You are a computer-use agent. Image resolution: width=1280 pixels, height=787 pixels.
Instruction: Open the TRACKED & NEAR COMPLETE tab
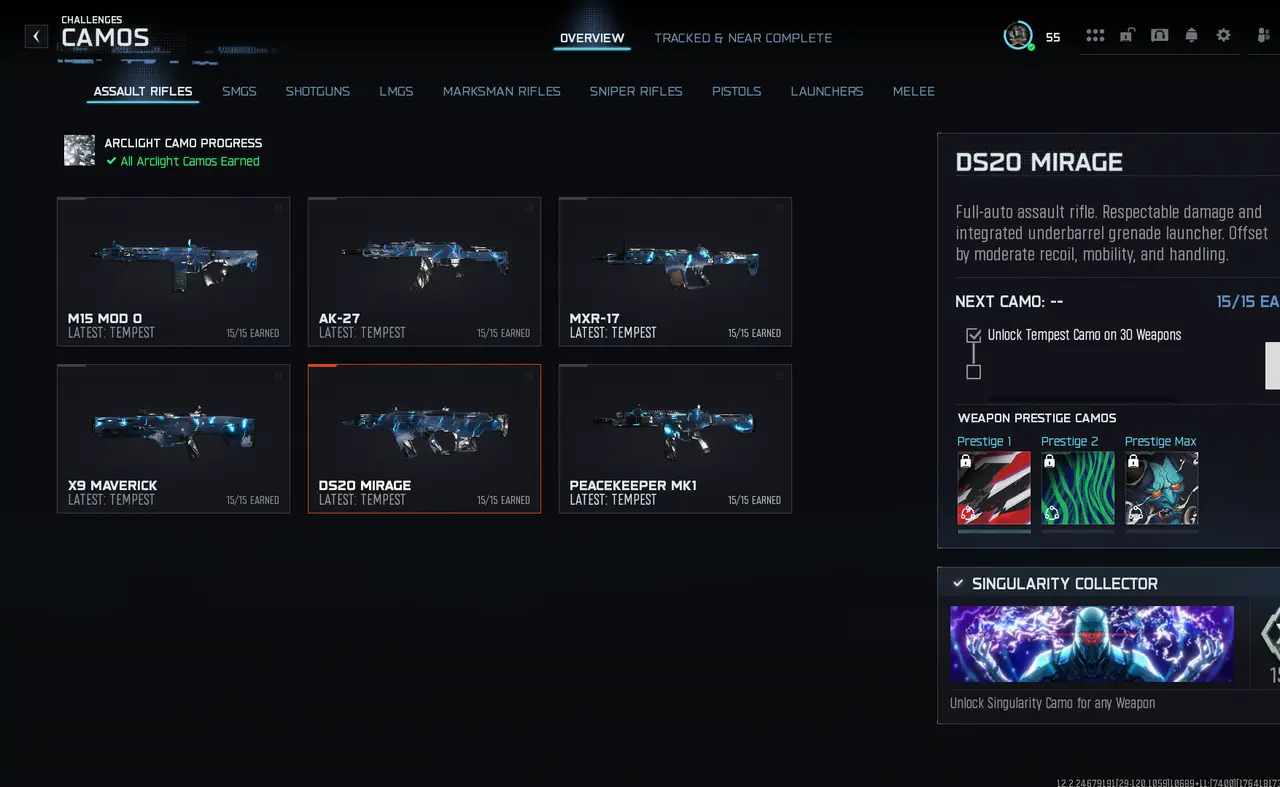coord(743,37)
